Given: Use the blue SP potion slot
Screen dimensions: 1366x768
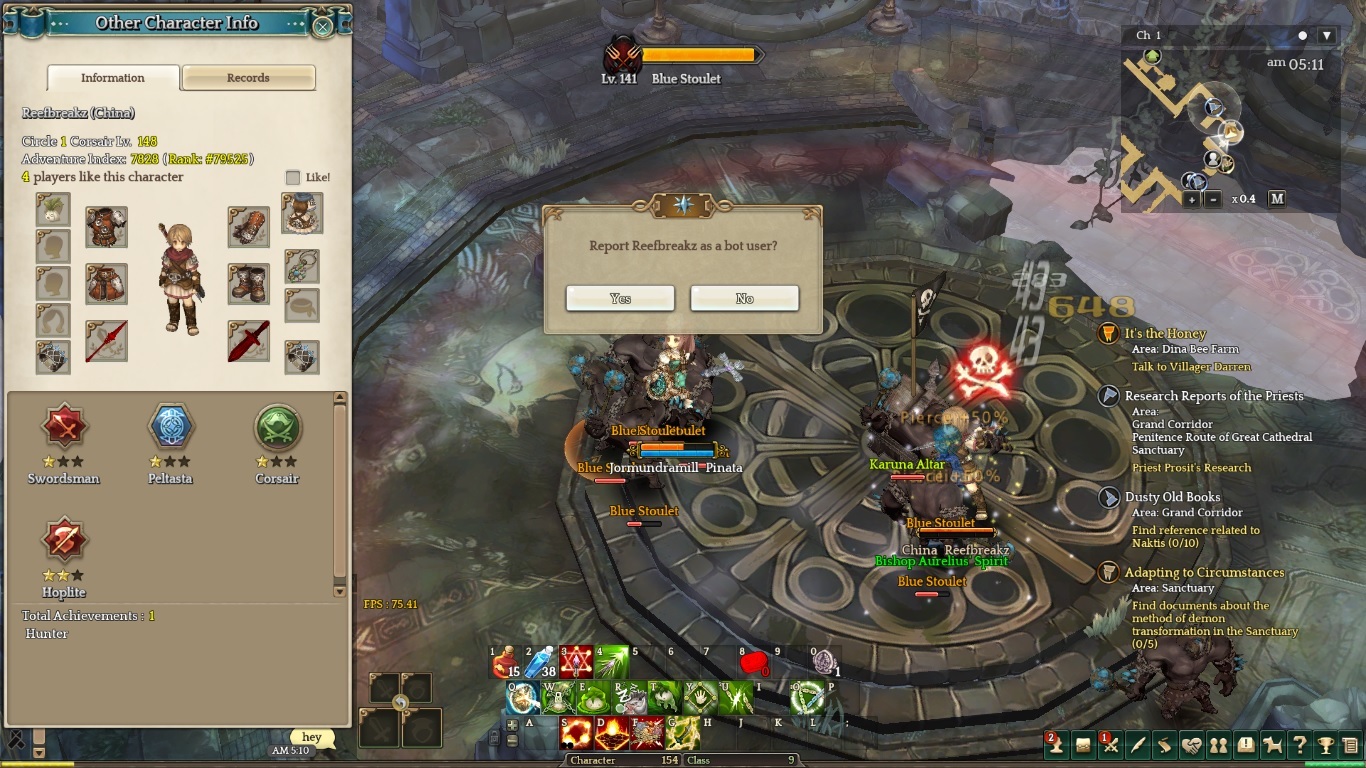Looking at the screenshot, I should pos(541,661).
